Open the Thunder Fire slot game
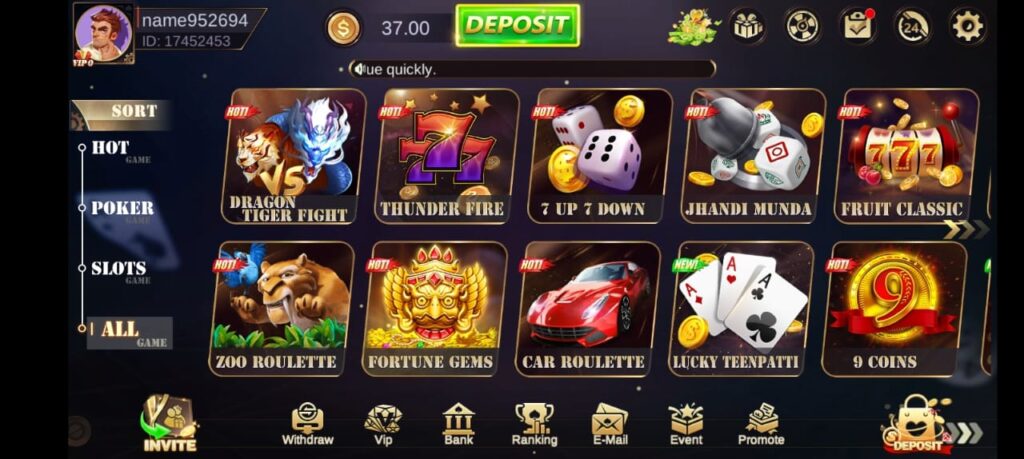Image resolution: width=1024 pixels, height=459 pixels. click(x=447, y=156)
